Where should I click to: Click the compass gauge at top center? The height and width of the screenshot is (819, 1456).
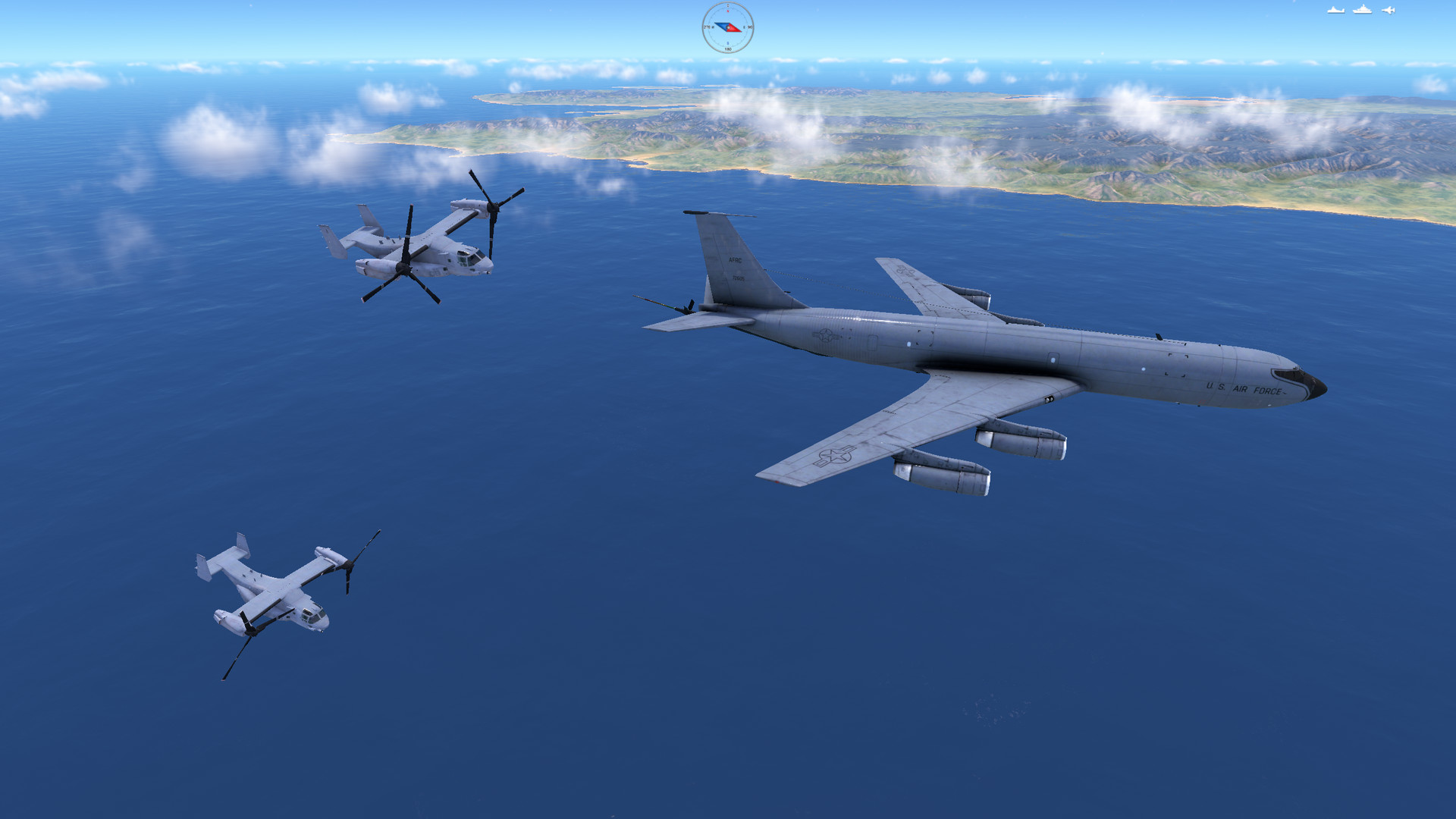pos(728,27)
